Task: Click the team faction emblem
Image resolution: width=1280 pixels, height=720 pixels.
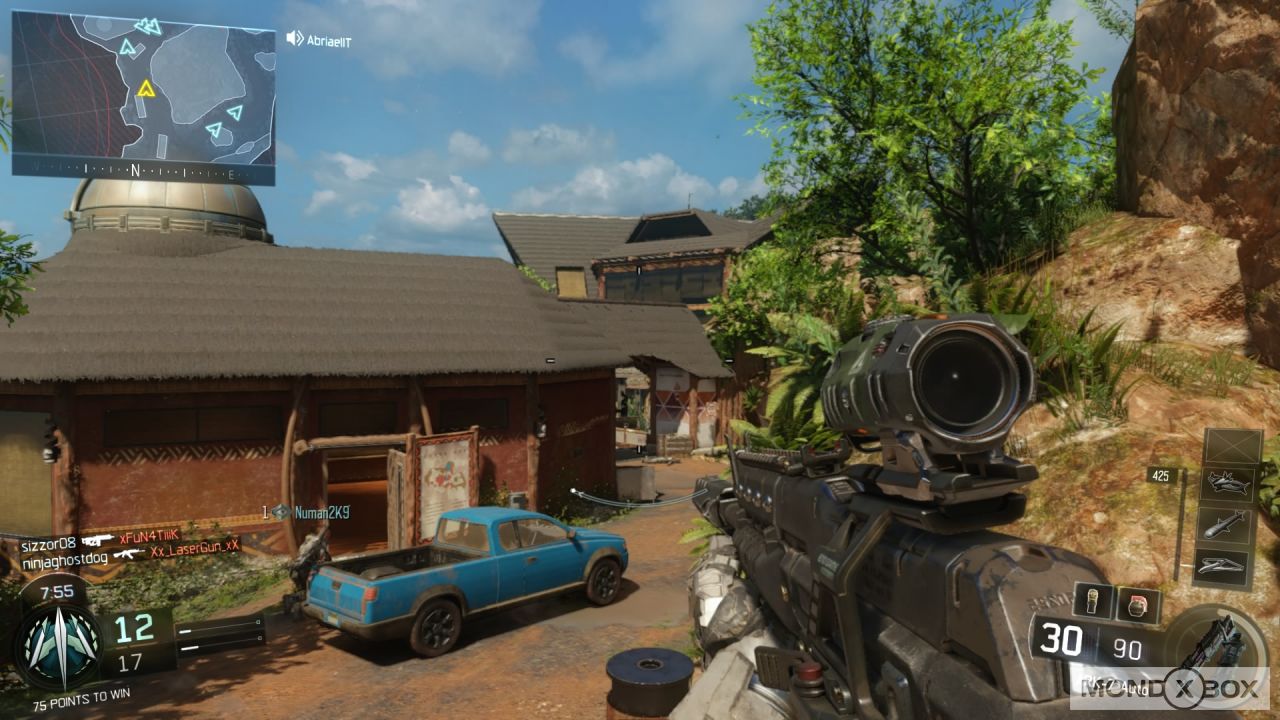Action: pyautogui.click(x=59, y=645)
